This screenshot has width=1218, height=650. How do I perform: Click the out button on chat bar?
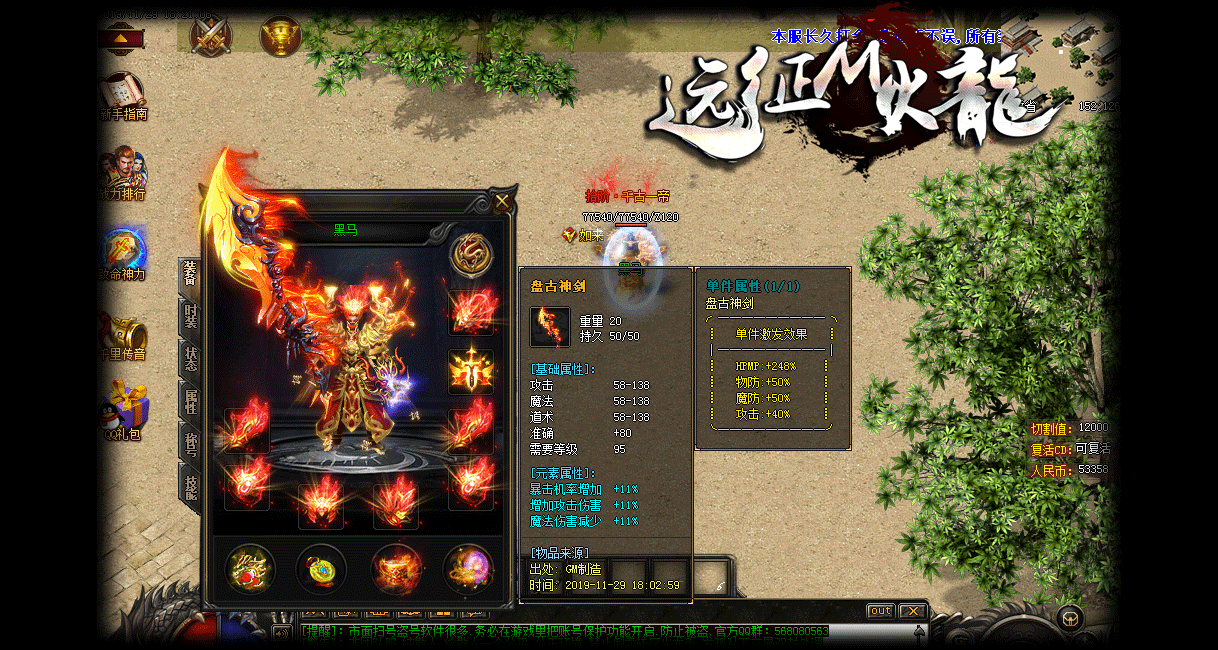click(880, 611)
